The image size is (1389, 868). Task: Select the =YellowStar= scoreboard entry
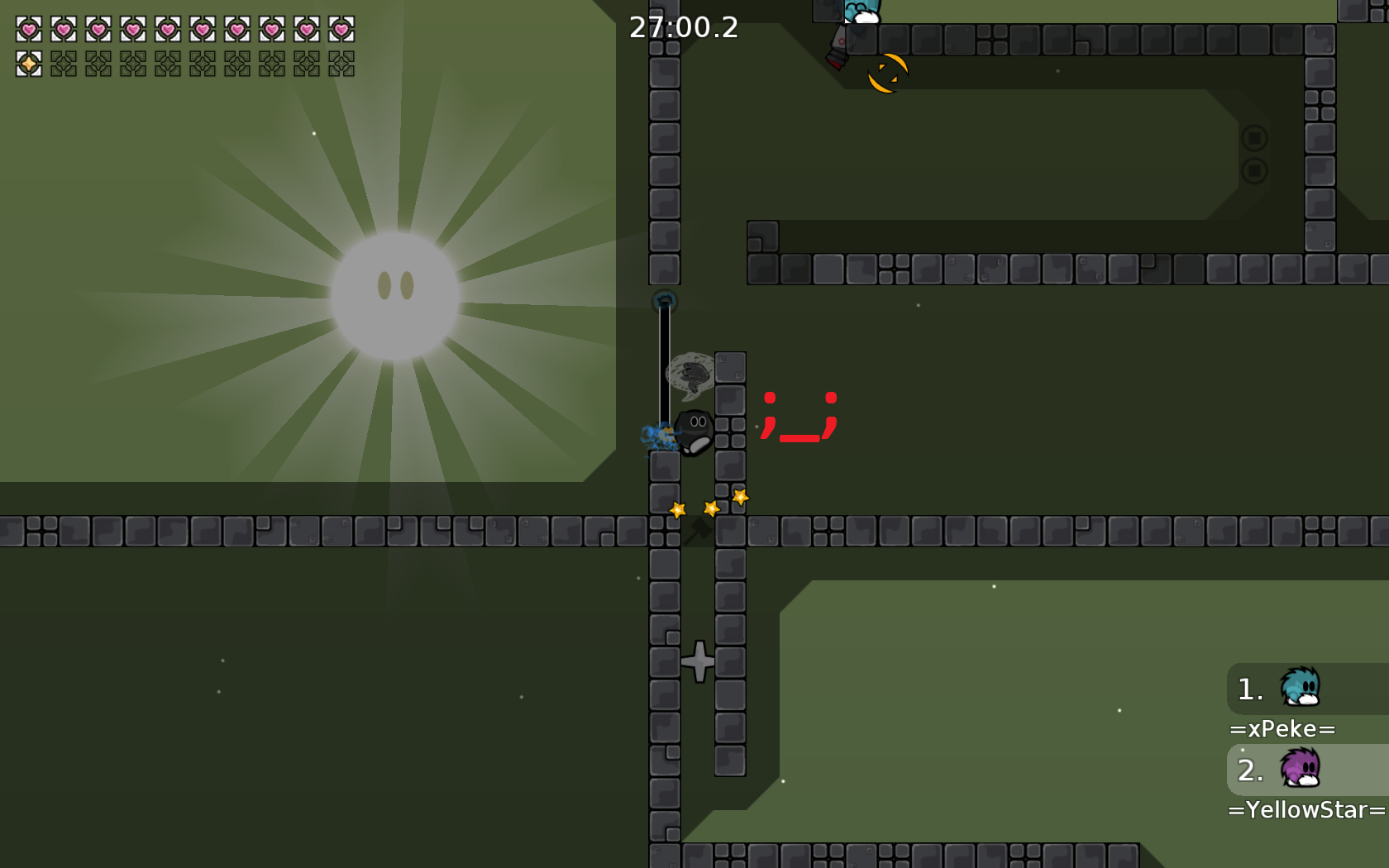point(1303,809)
